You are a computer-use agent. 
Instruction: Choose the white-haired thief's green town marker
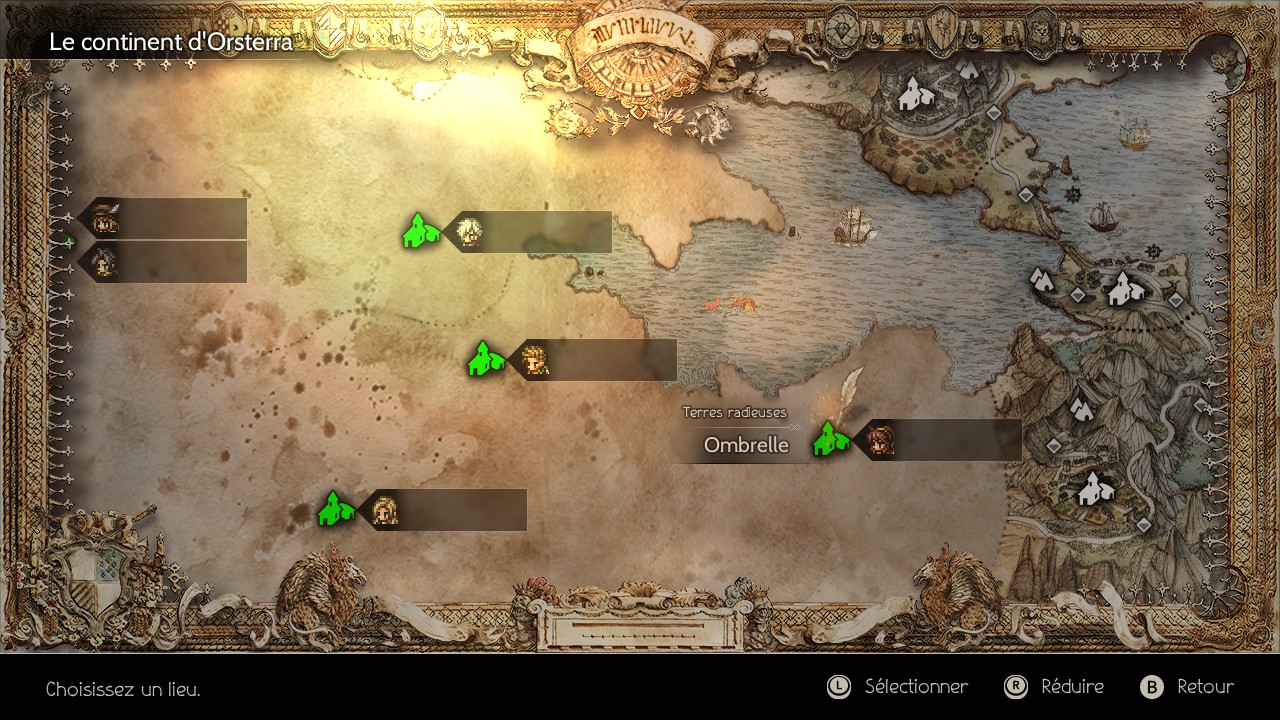(421, 231)
